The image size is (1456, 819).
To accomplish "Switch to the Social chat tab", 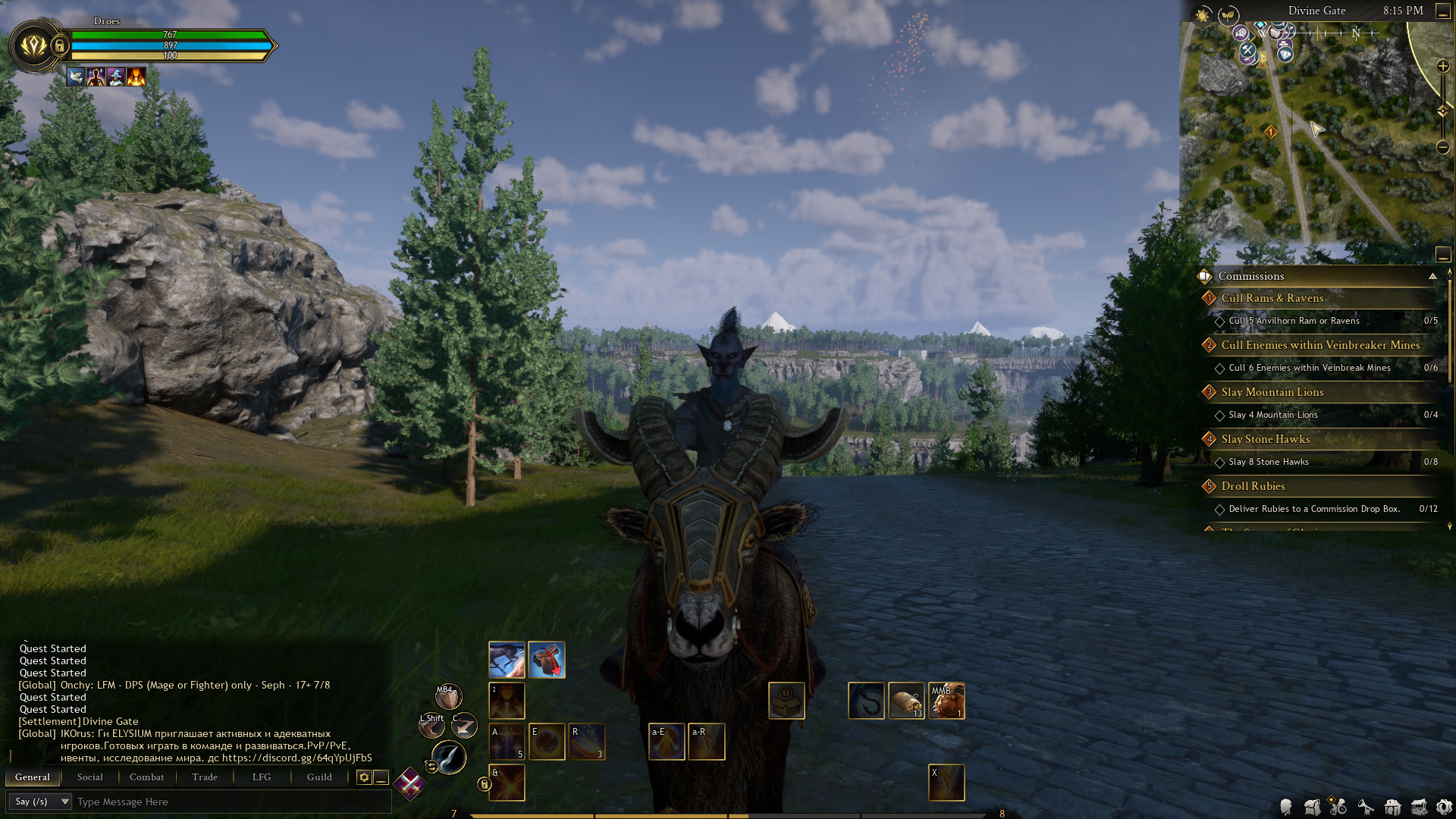I will (89, 777).
